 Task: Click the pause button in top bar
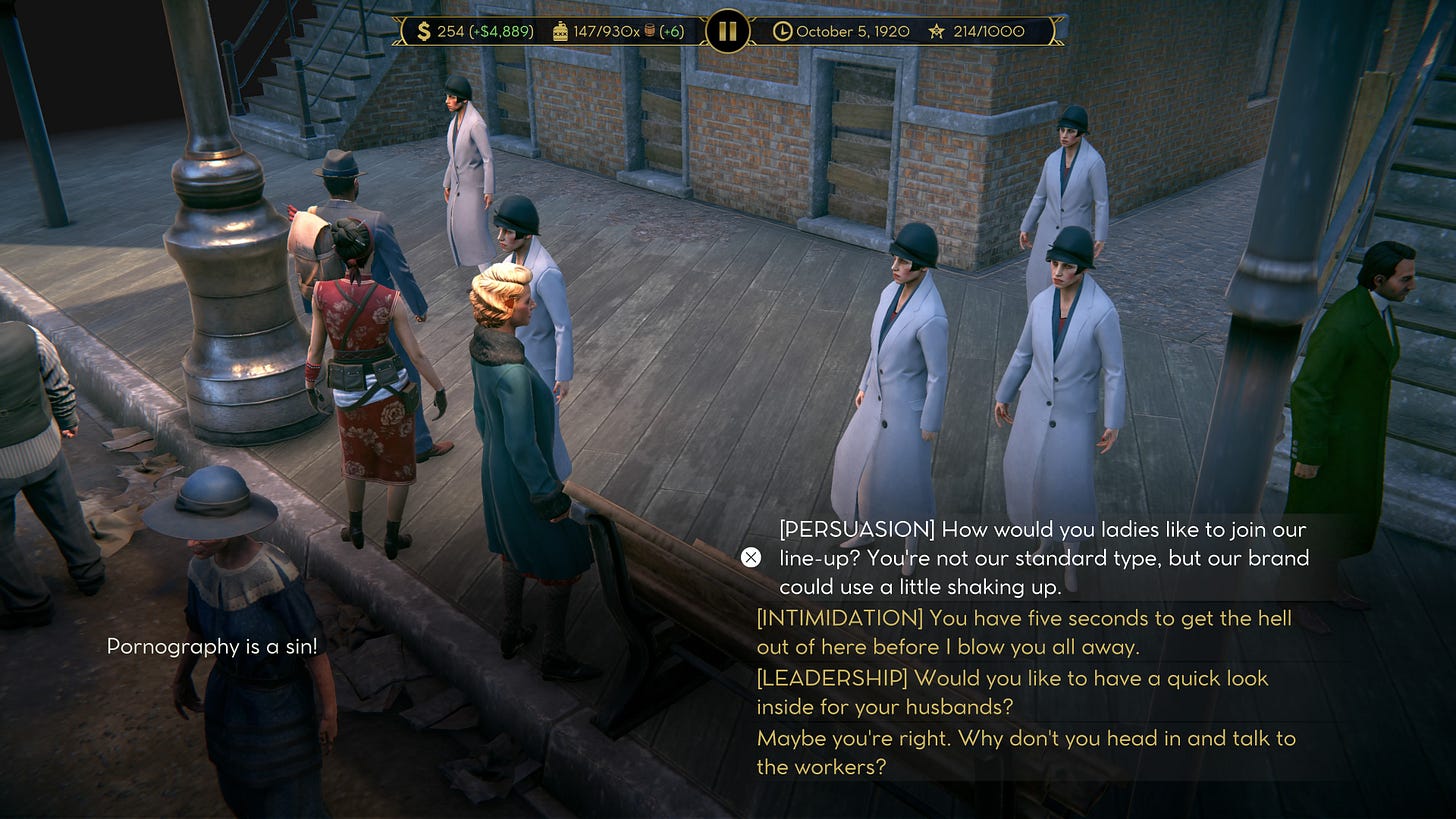click(727, 31)
